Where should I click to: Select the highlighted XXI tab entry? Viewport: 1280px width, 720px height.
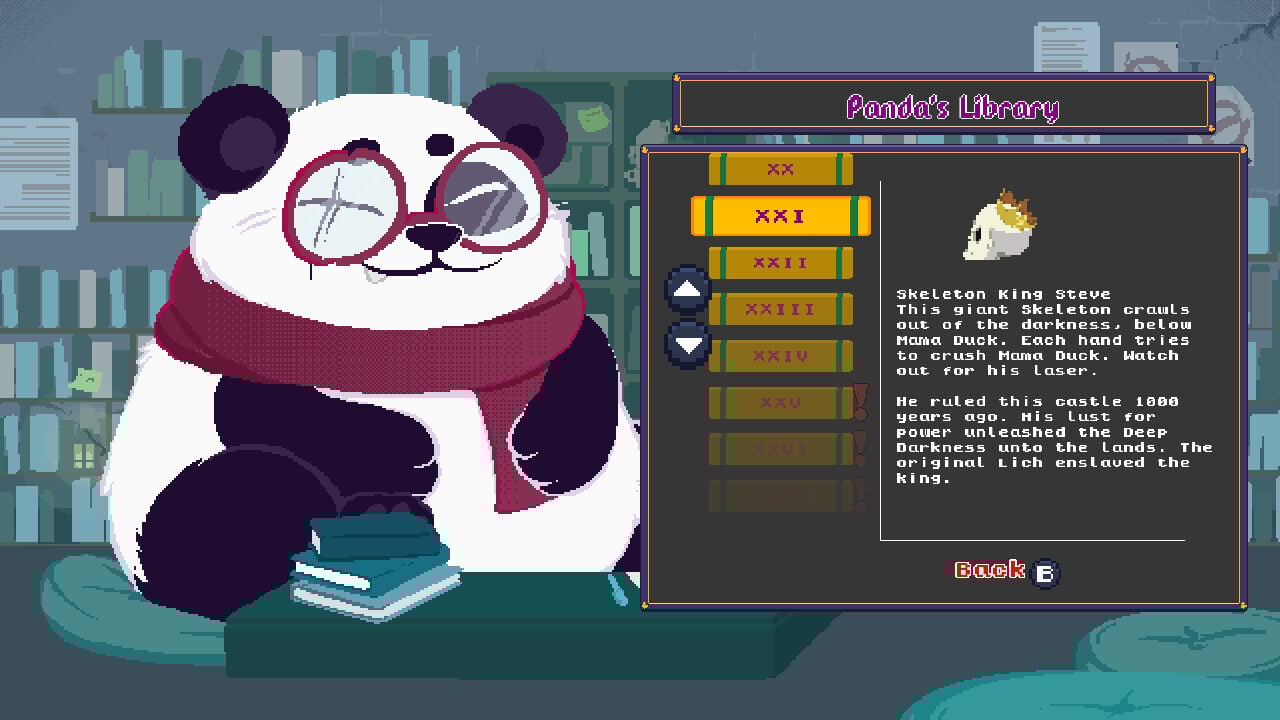(x=780, y=216)
